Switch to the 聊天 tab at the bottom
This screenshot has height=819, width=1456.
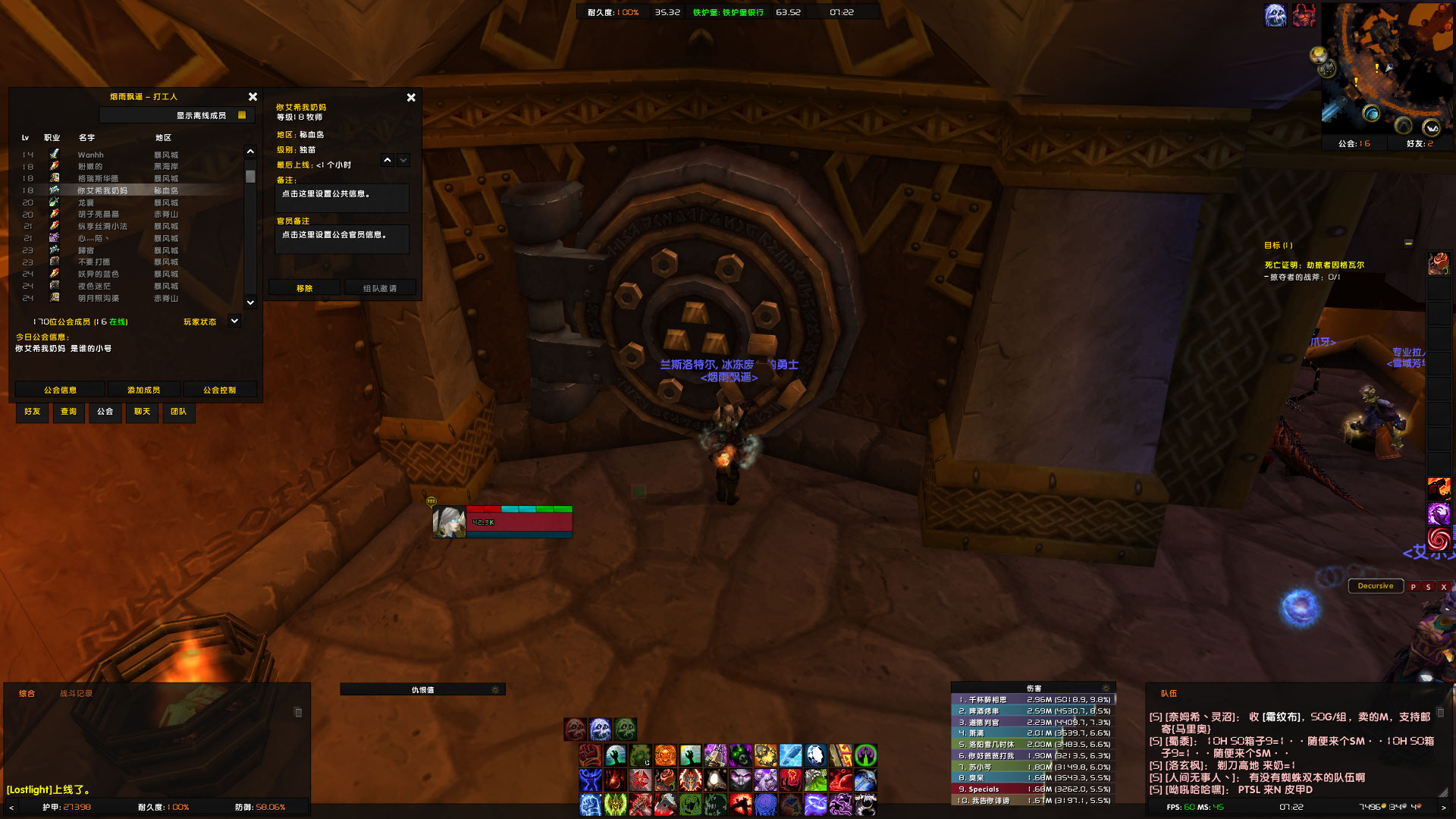click(x=142, y=413)
